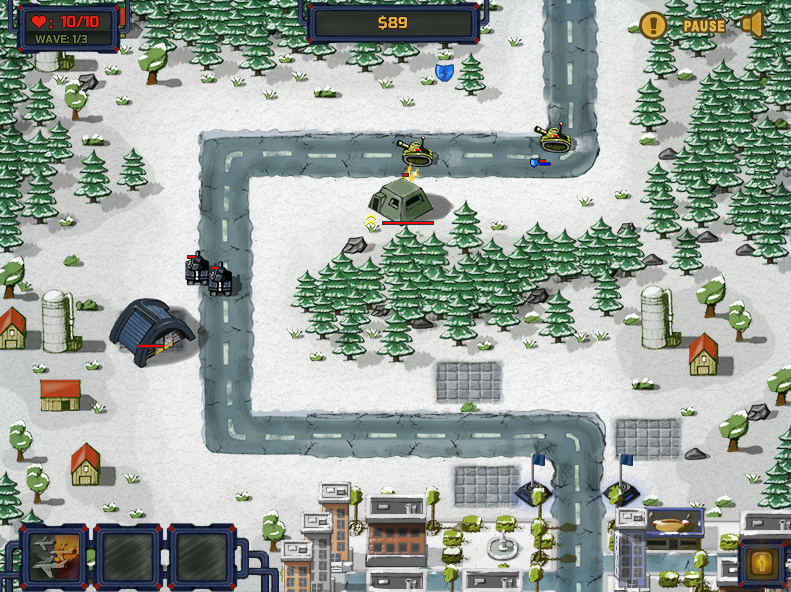Pause the game
Image resolution: width=791 pixels, height=592 pixels.
tap(704, 26)
